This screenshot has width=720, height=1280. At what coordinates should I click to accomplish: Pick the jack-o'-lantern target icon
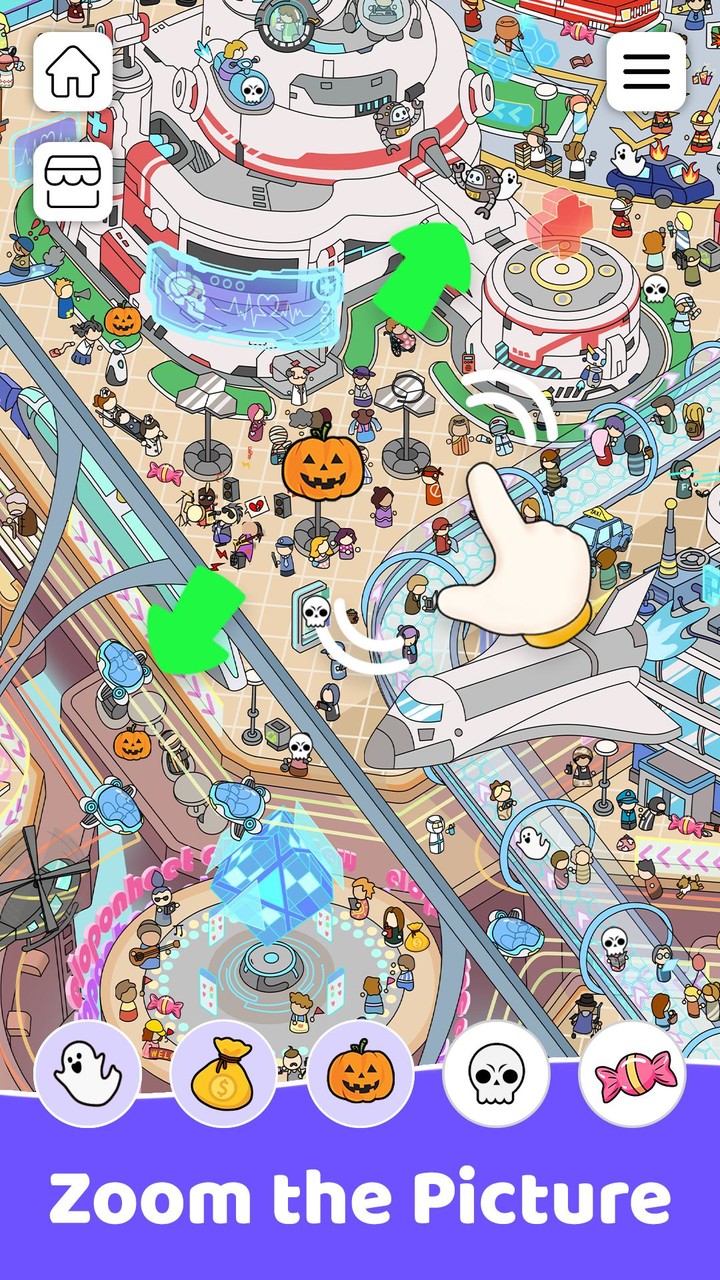[x=360, y=1074]
